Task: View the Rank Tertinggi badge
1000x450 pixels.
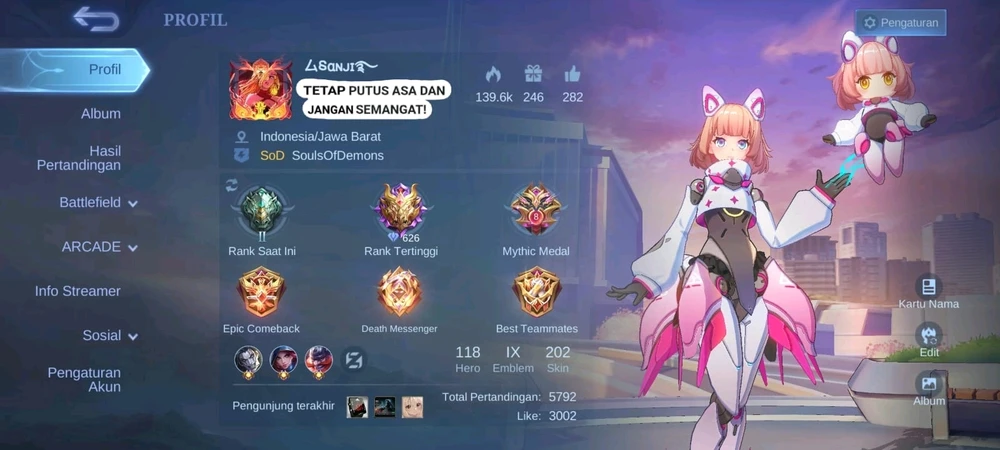Action: coord(400,210)
